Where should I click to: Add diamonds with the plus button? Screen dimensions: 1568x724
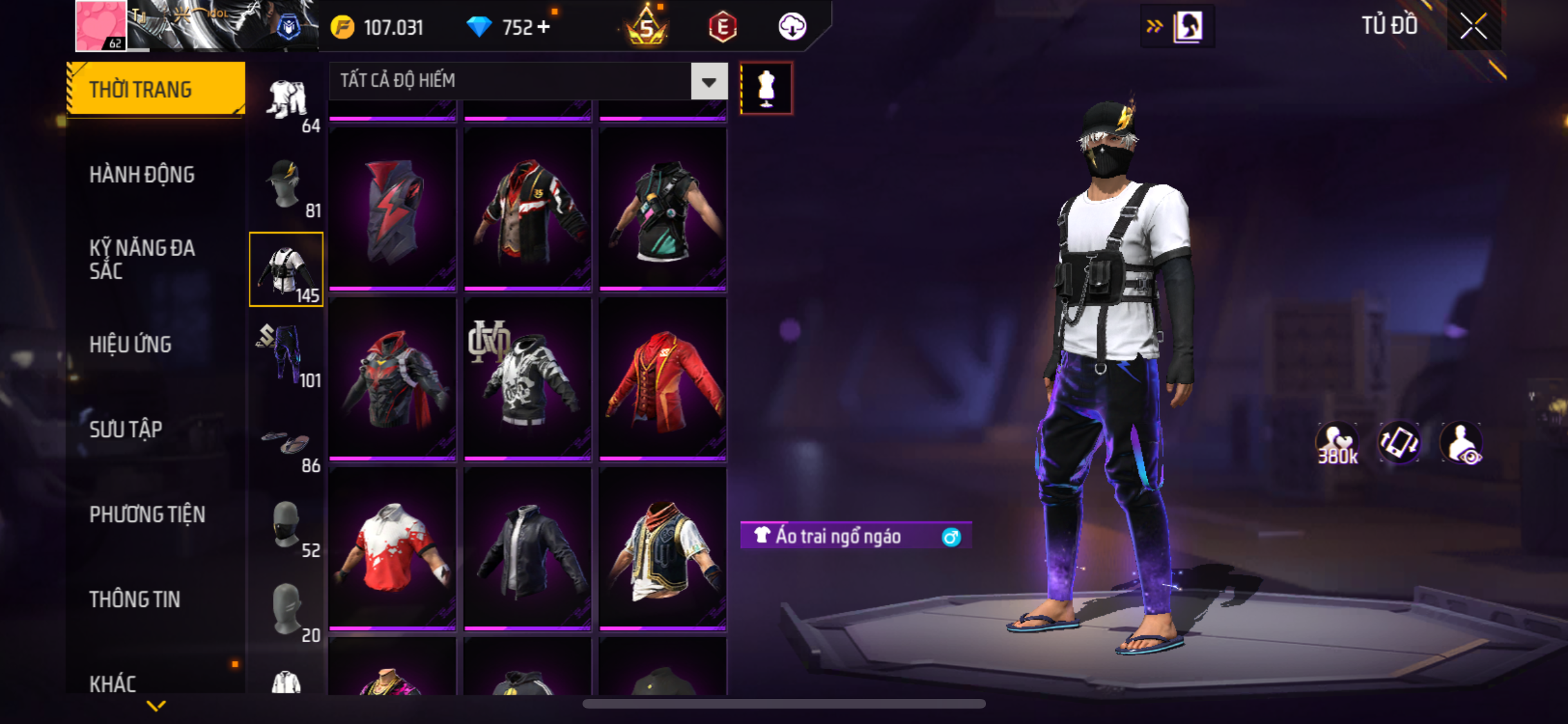[543, 27]
